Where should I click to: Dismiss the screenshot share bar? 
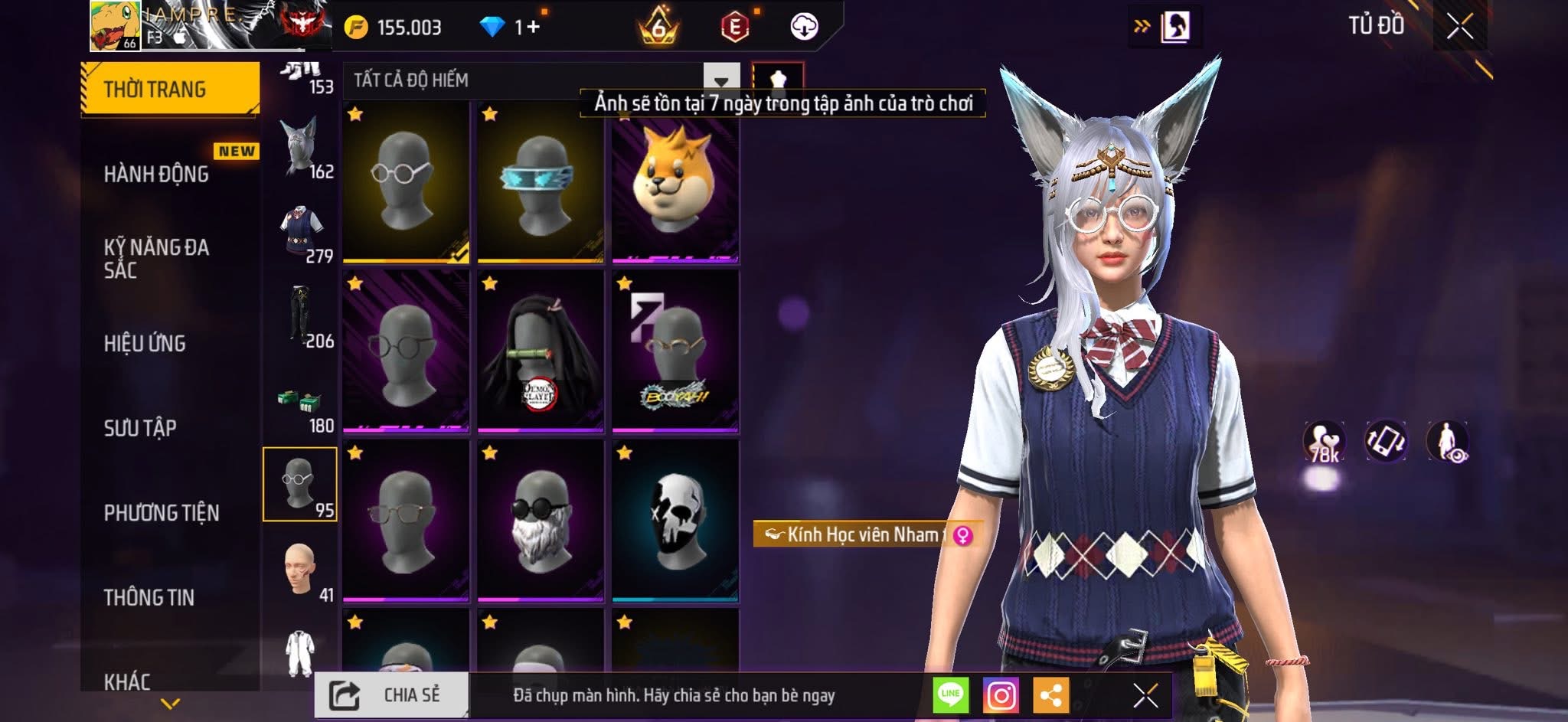click(x=1145, y=695)
